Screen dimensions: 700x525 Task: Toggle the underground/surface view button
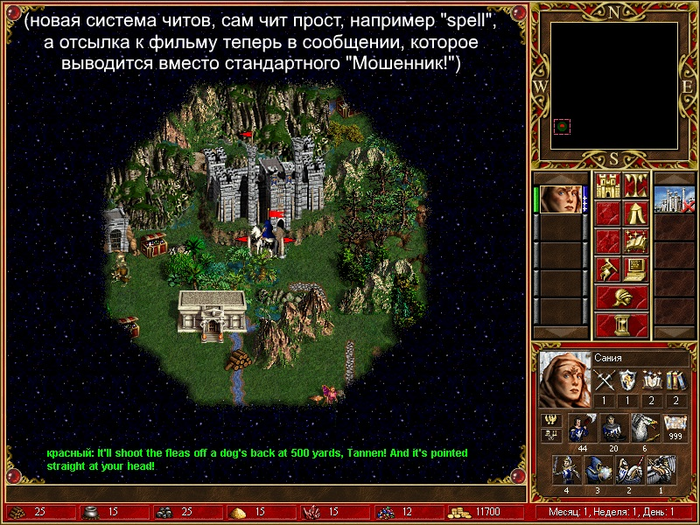pyautogui.click(x=637, y=185)
